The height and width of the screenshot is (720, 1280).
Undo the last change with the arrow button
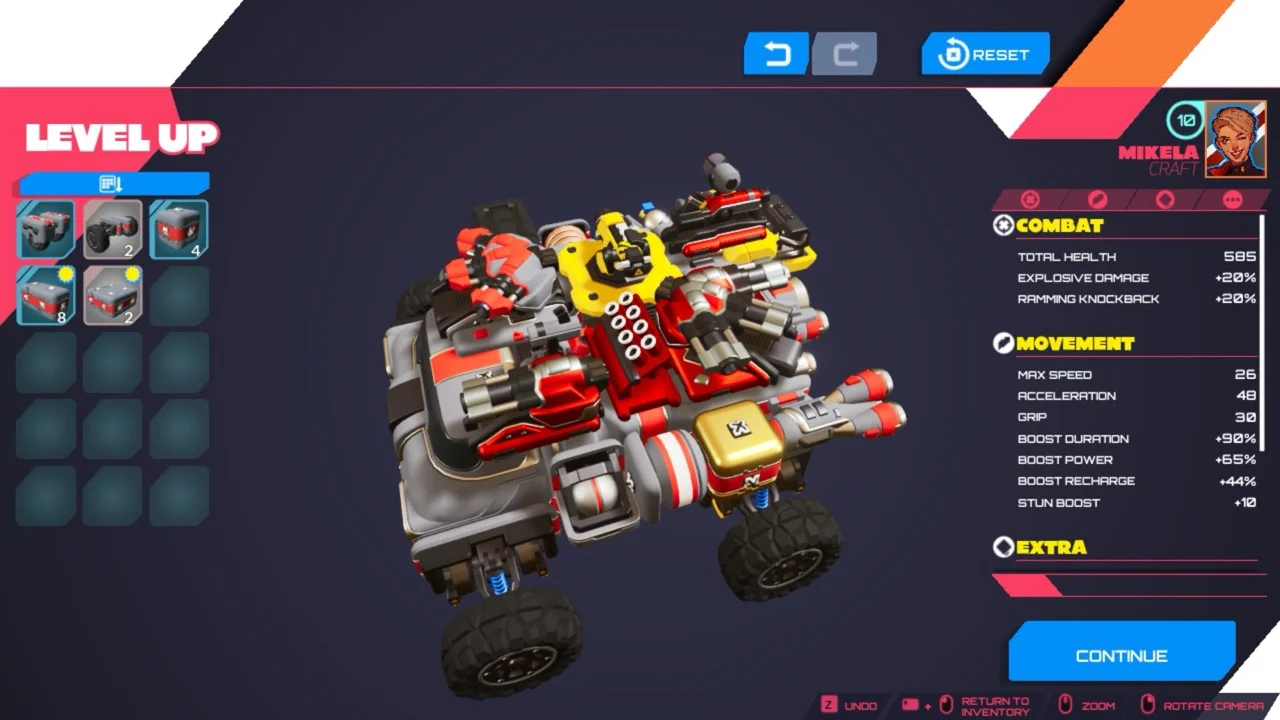click(776, 54)
